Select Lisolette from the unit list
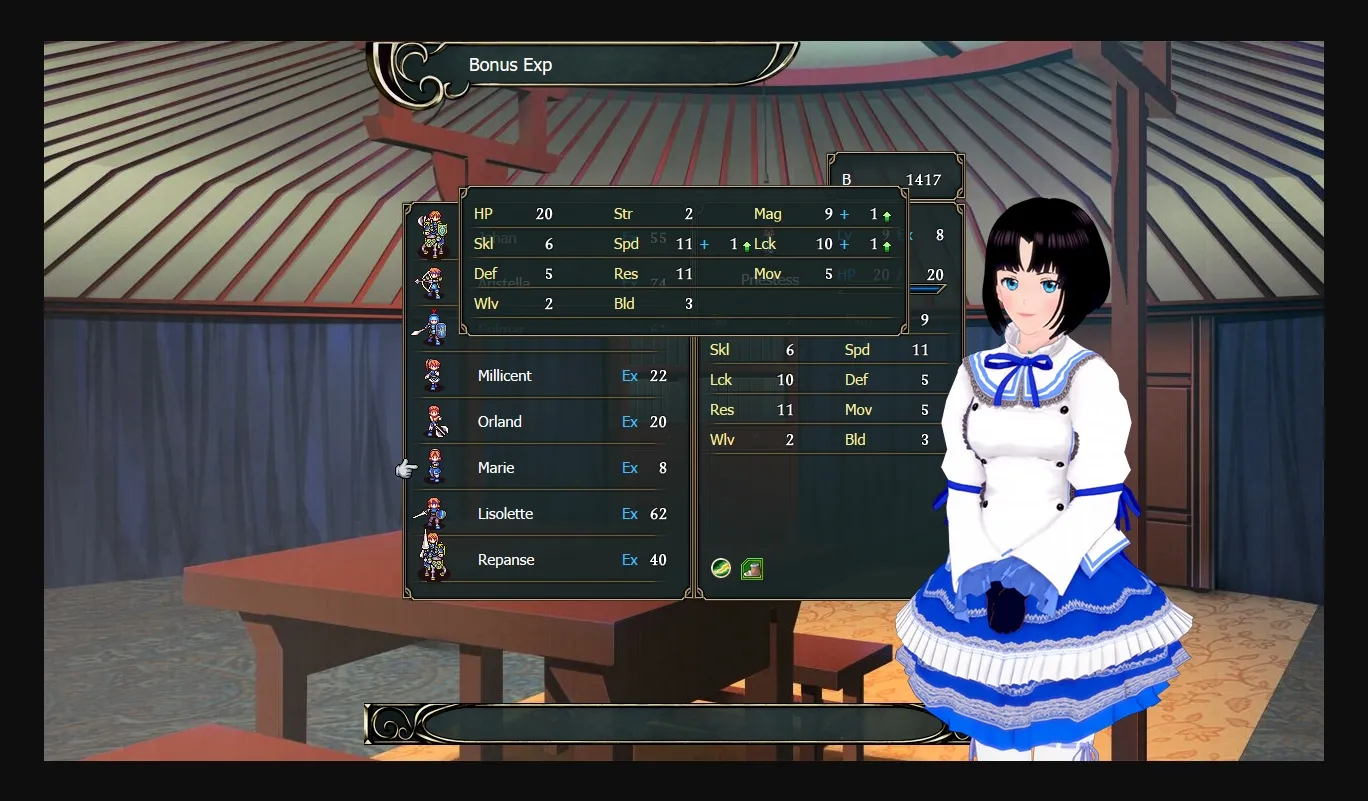 pos(505,513)
